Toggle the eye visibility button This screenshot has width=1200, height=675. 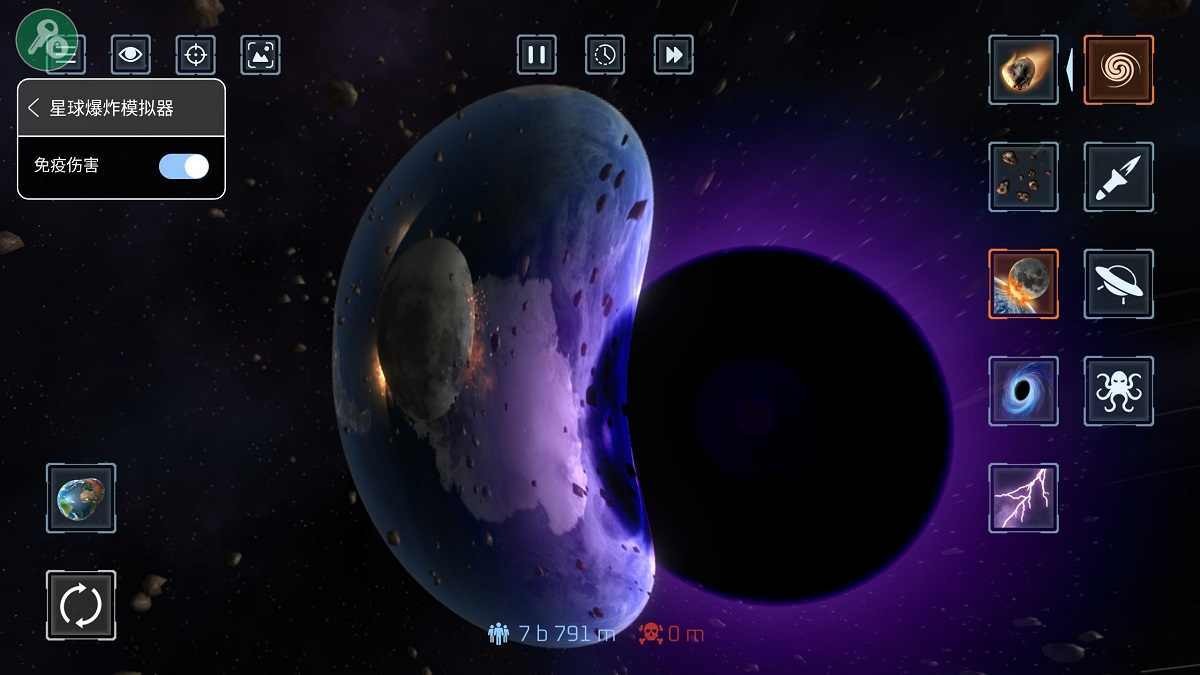pyautogui.click(x=130, y=54)
